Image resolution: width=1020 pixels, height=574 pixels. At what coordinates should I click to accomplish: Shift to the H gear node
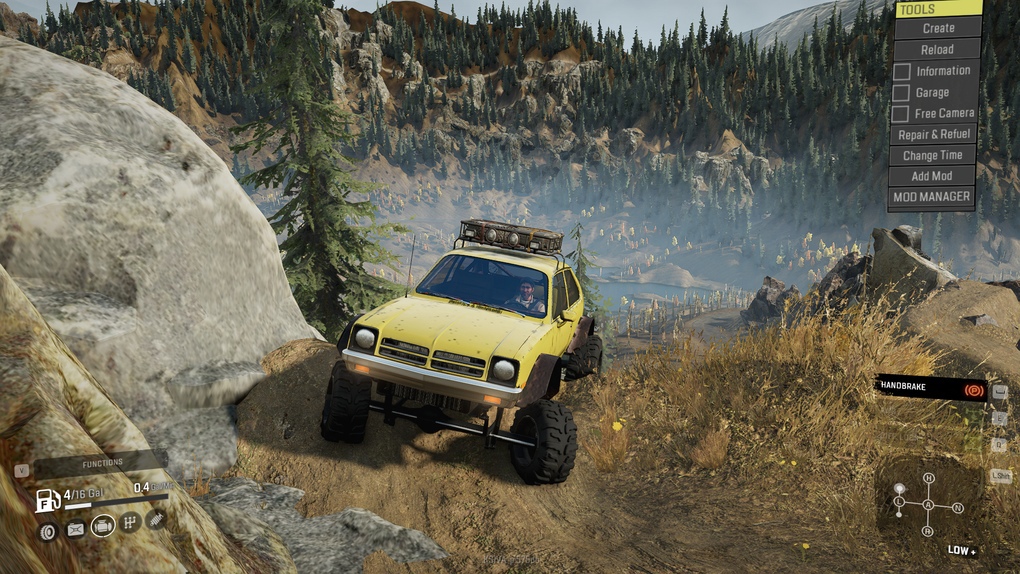click(x=928, y=478)
